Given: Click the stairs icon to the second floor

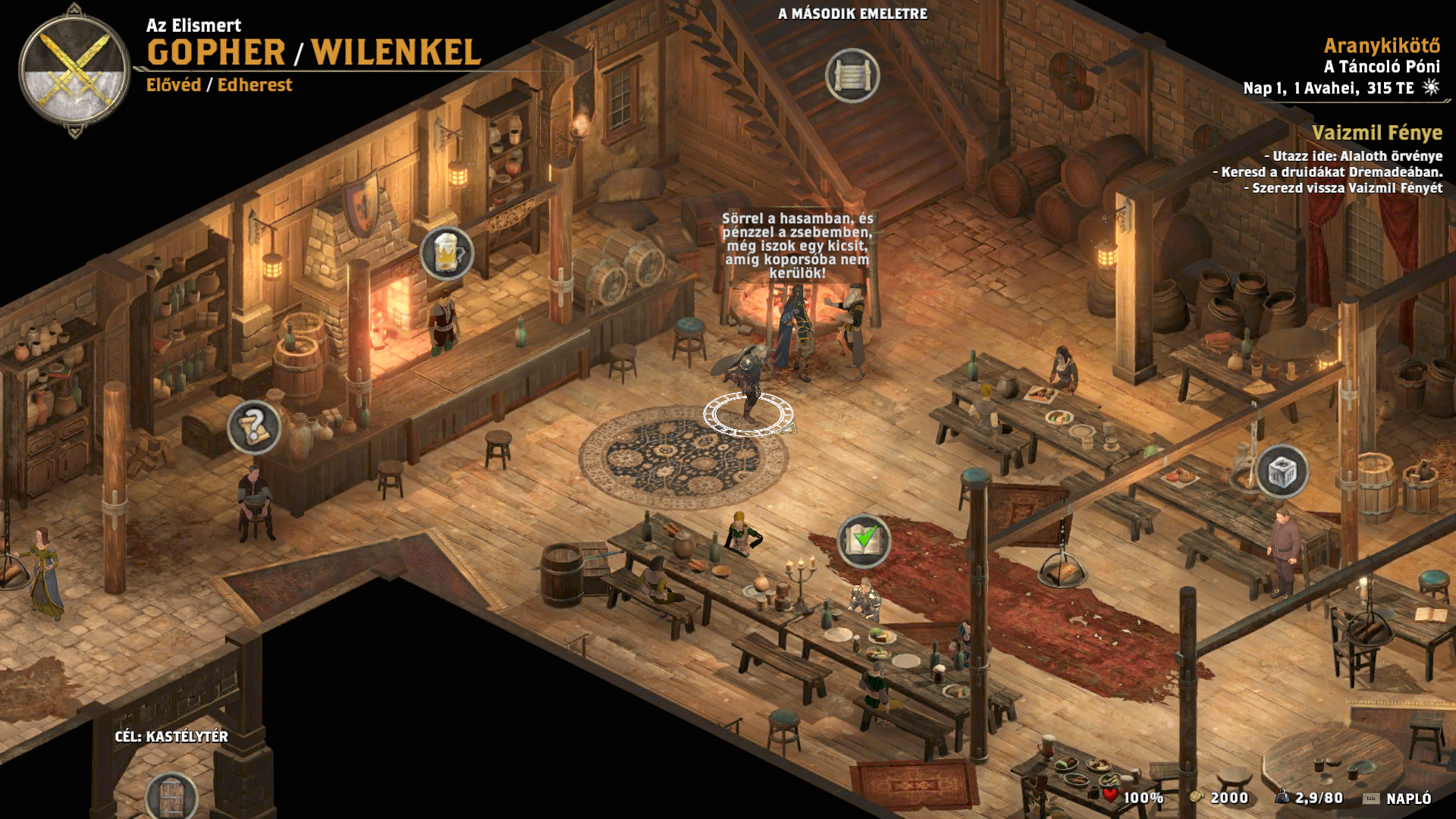Looking at the screenshot, I should [x=852, y=76].
